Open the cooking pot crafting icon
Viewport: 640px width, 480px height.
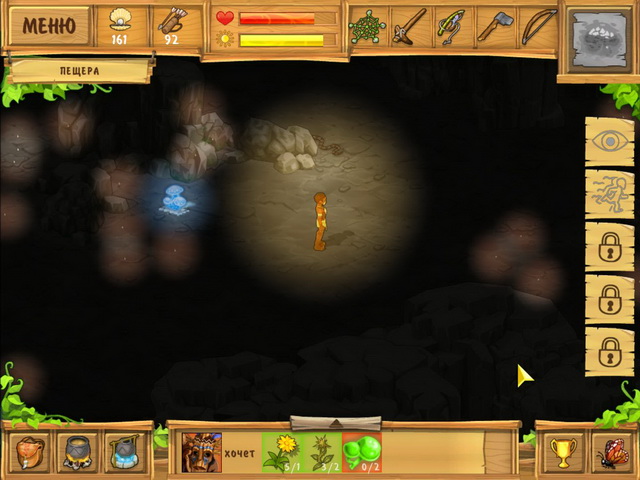[x=76, y=452]
